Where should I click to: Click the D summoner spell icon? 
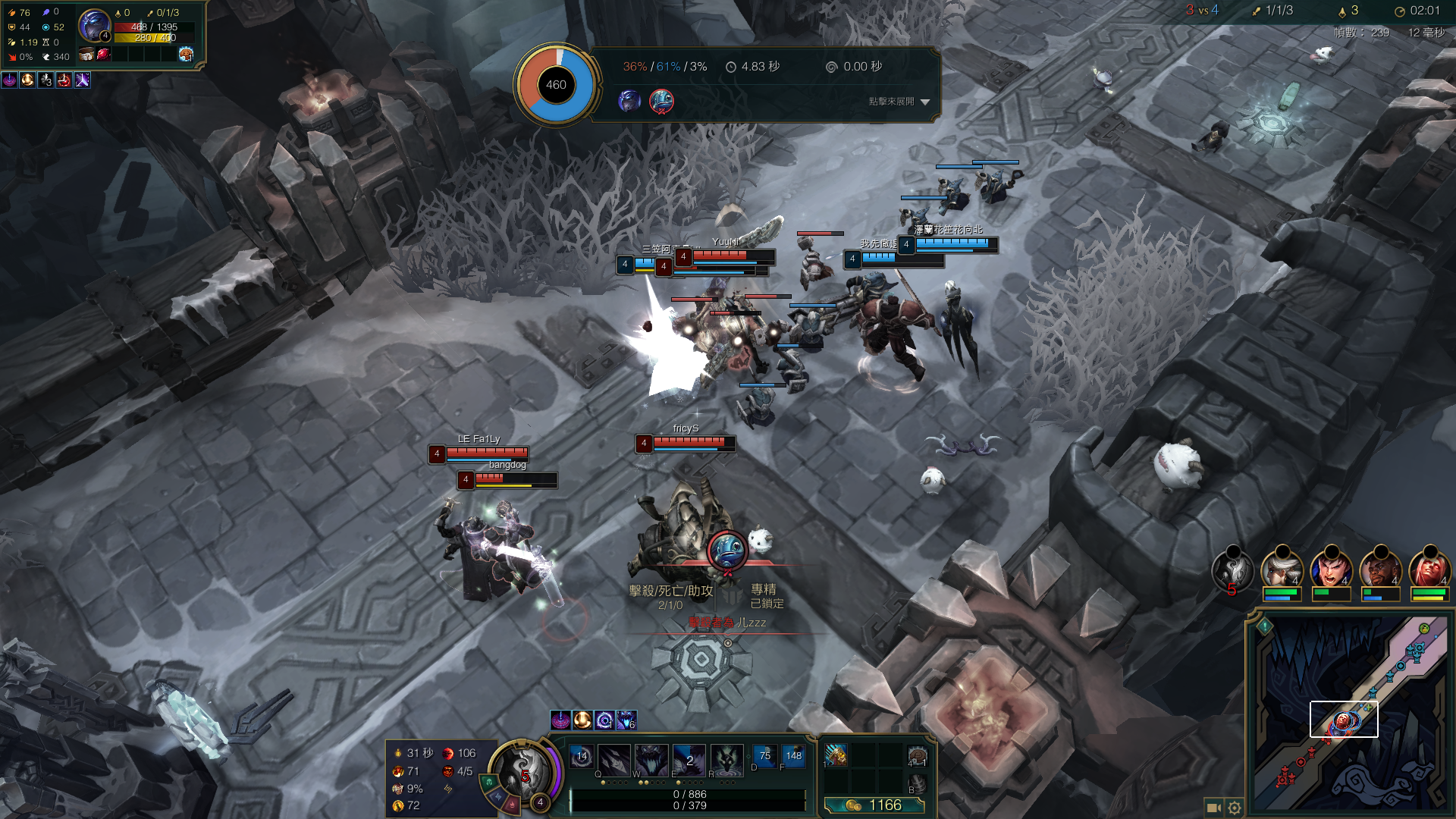pyautogui.click(x=764, y=756)
